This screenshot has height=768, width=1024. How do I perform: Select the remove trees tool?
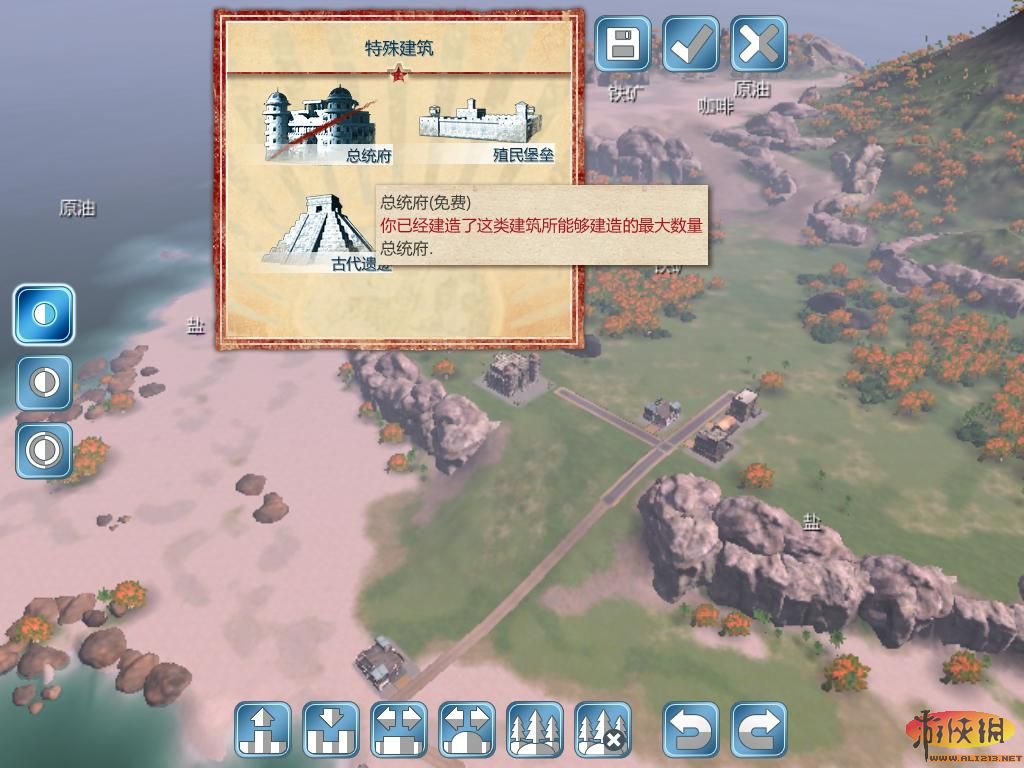coord(603,729)
